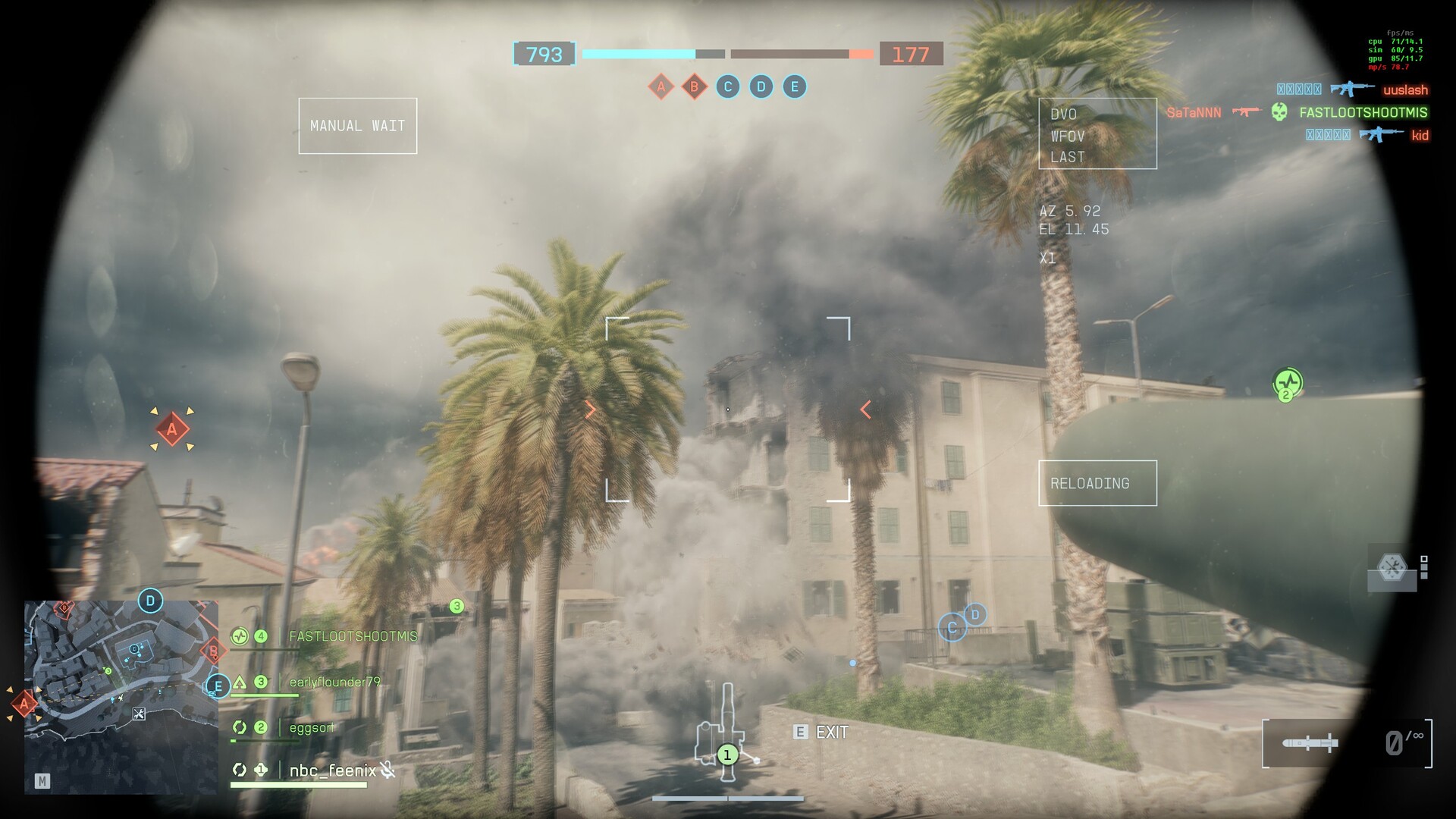Select FASTLOOTSHOOTMIS in the squad list

point(353,636)
